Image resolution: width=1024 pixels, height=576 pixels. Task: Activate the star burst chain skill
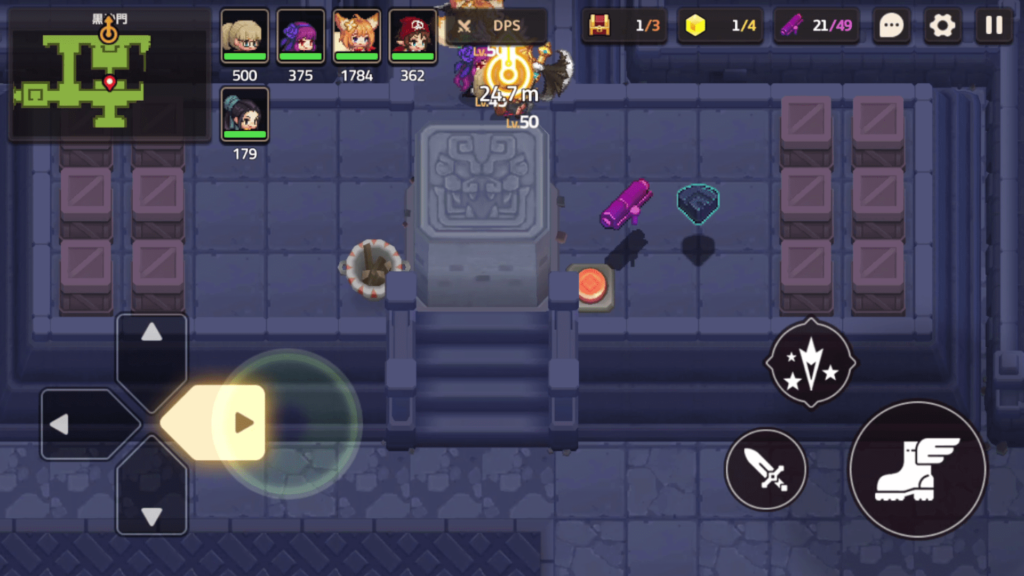[x=810, y=364]
